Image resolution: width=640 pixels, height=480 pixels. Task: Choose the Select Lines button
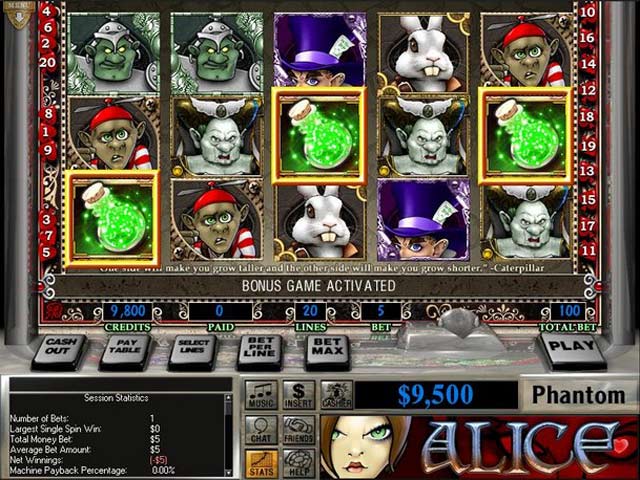pos(192,350)
